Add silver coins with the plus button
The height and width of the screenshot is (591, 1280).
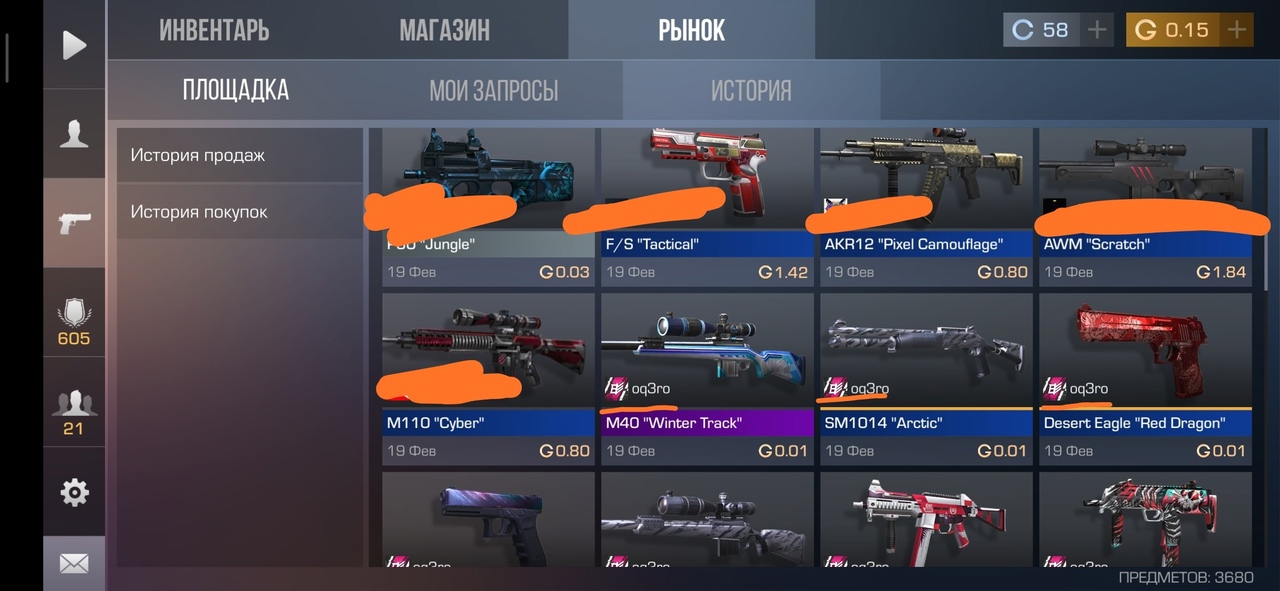pos(1097,30)
